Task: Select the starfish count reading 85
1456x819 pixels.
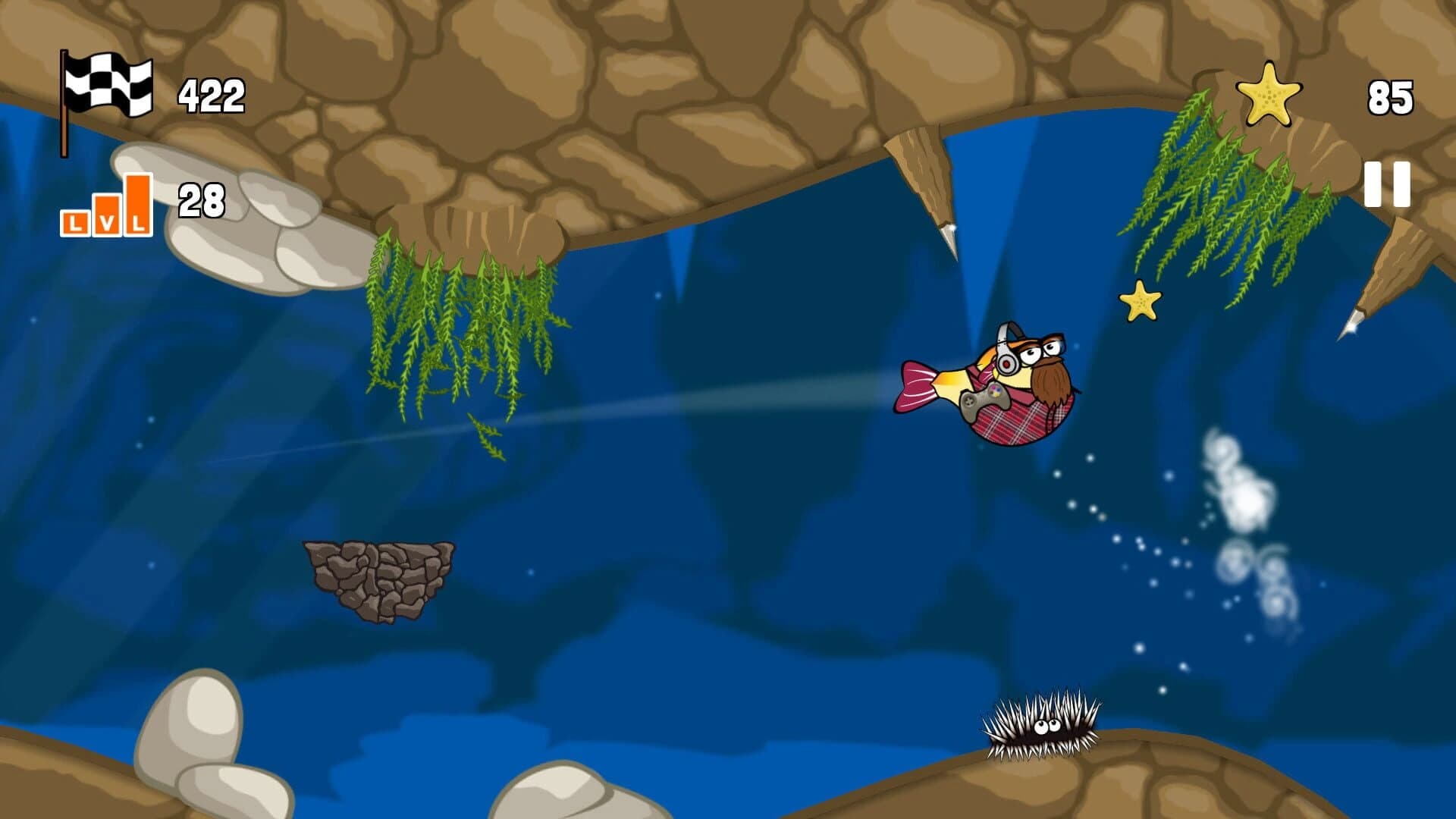Action: pyautogui.click(x=1392, y=96)
